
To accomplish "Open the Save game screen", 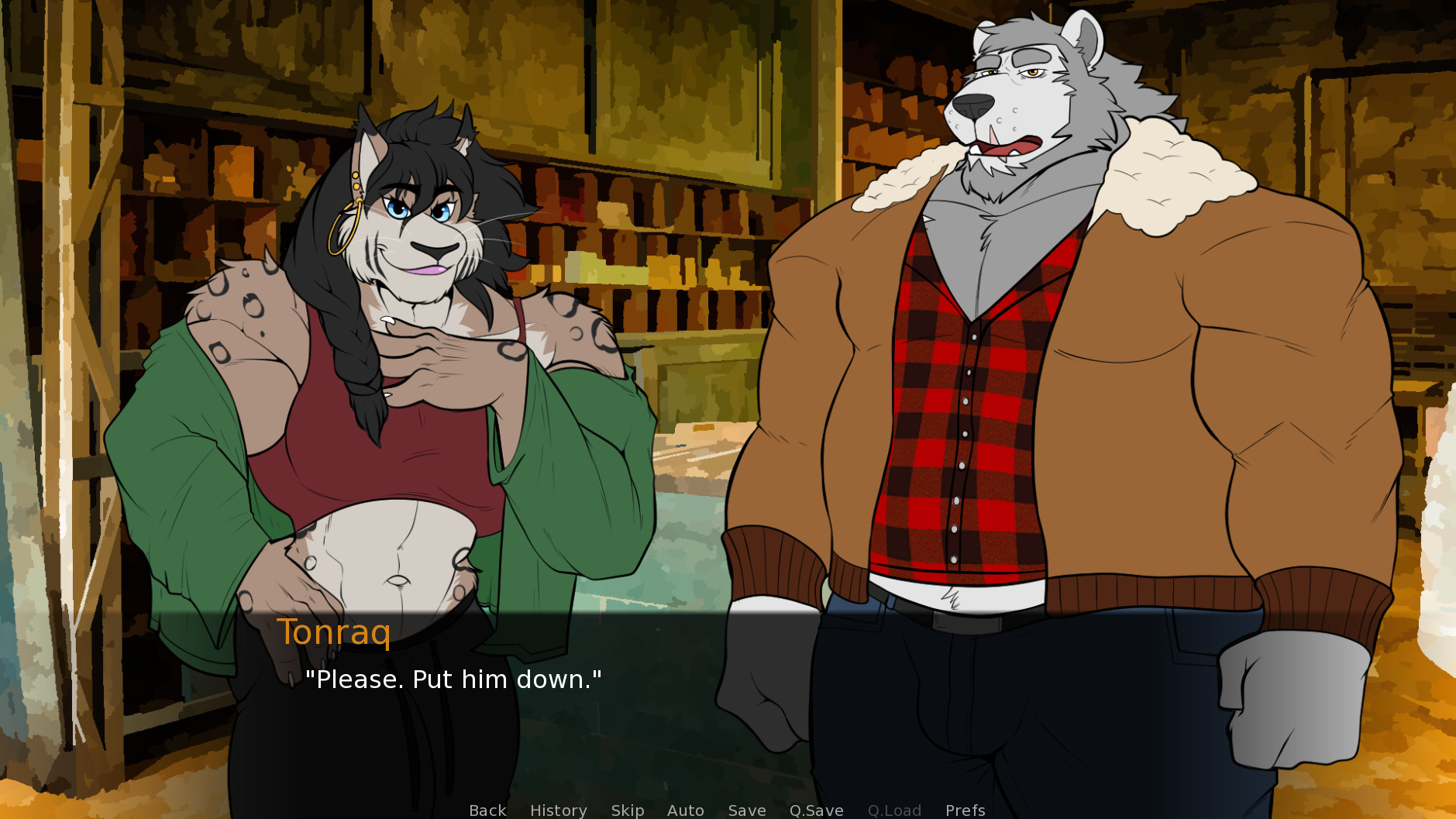I will point(746,810).
